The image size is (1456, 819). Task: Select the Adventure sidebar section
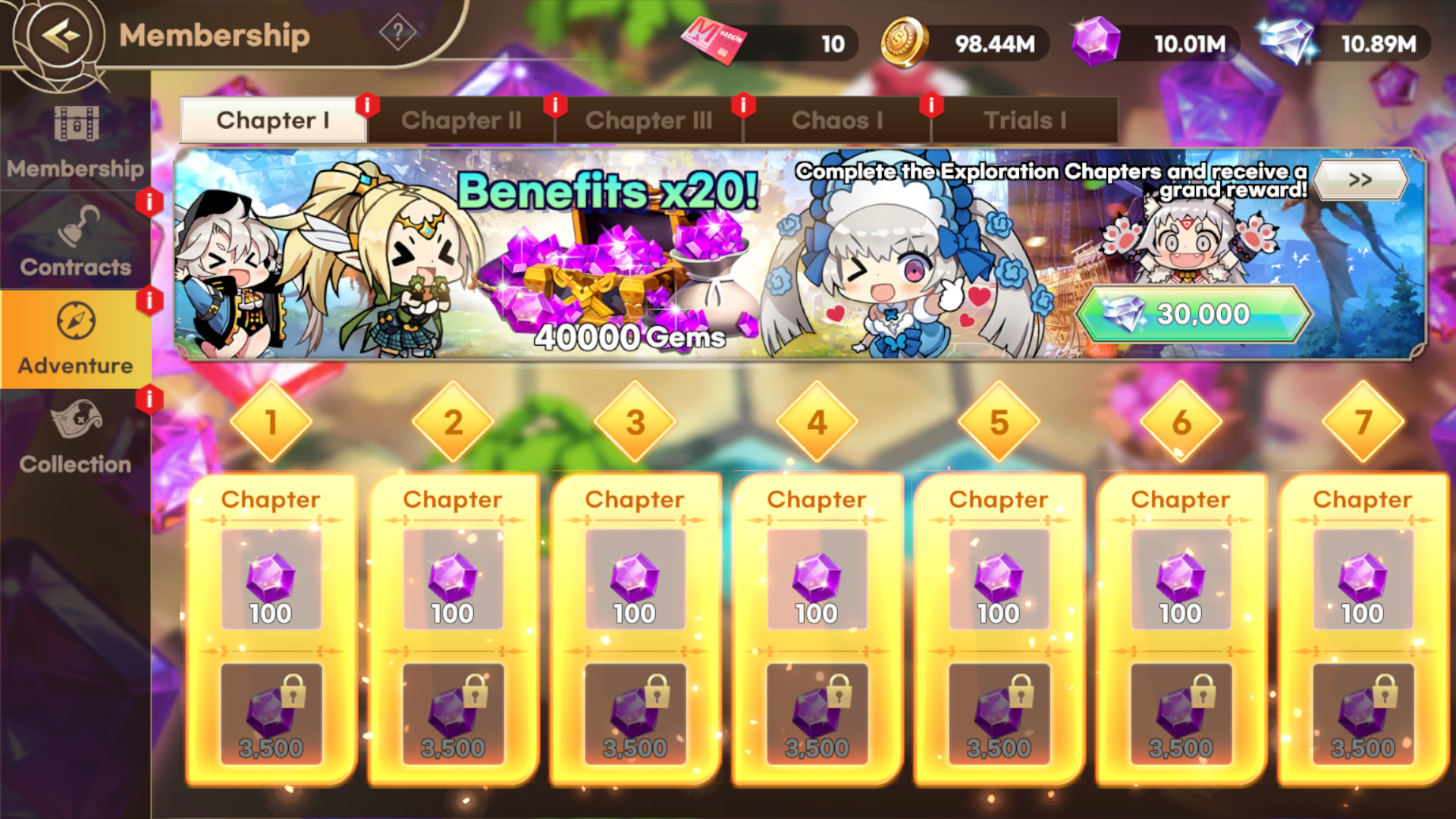(76, 339)
